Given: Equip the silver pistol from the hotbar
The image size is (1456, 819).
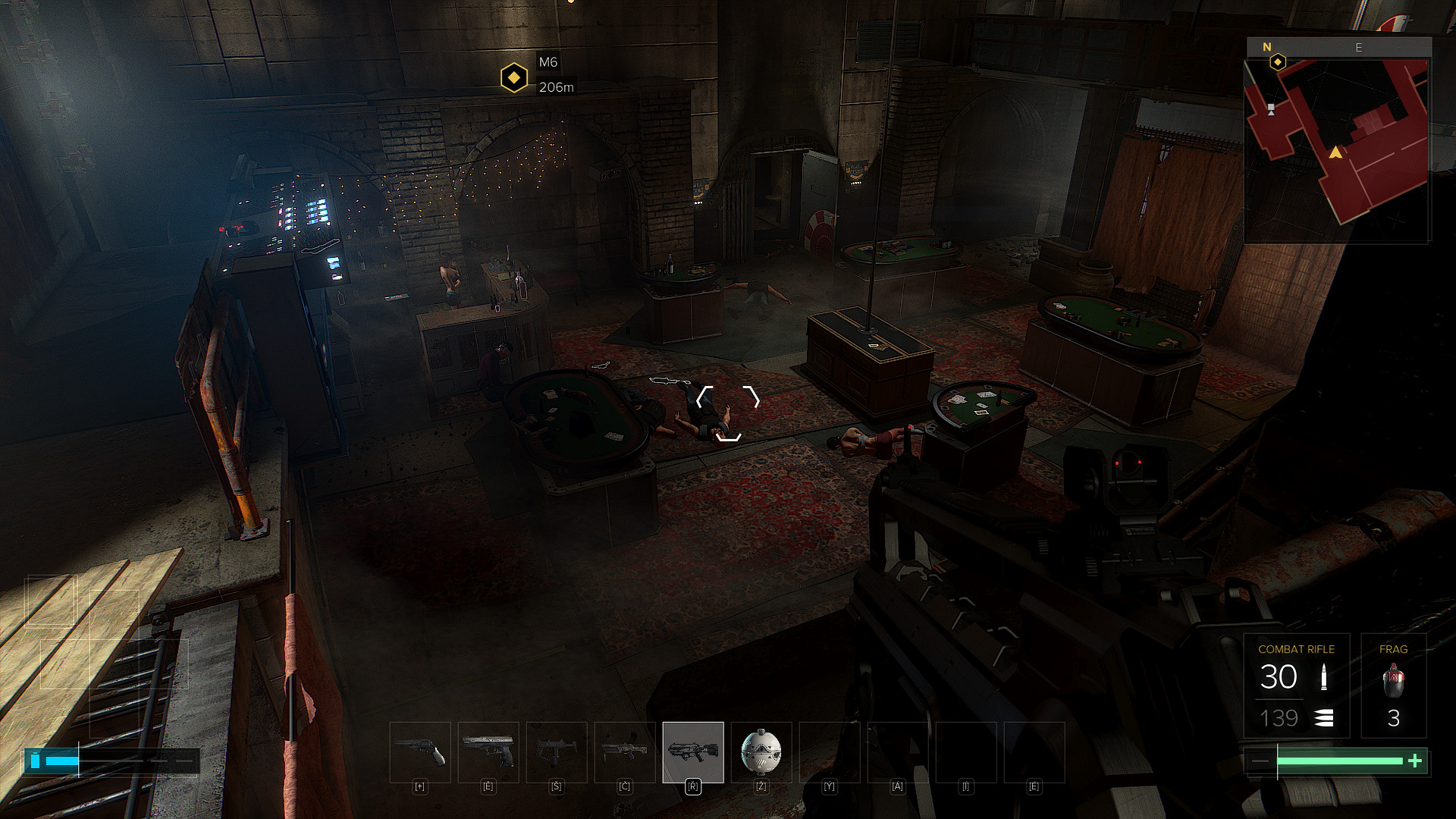Looking at the screenshot, I should 488,752.
